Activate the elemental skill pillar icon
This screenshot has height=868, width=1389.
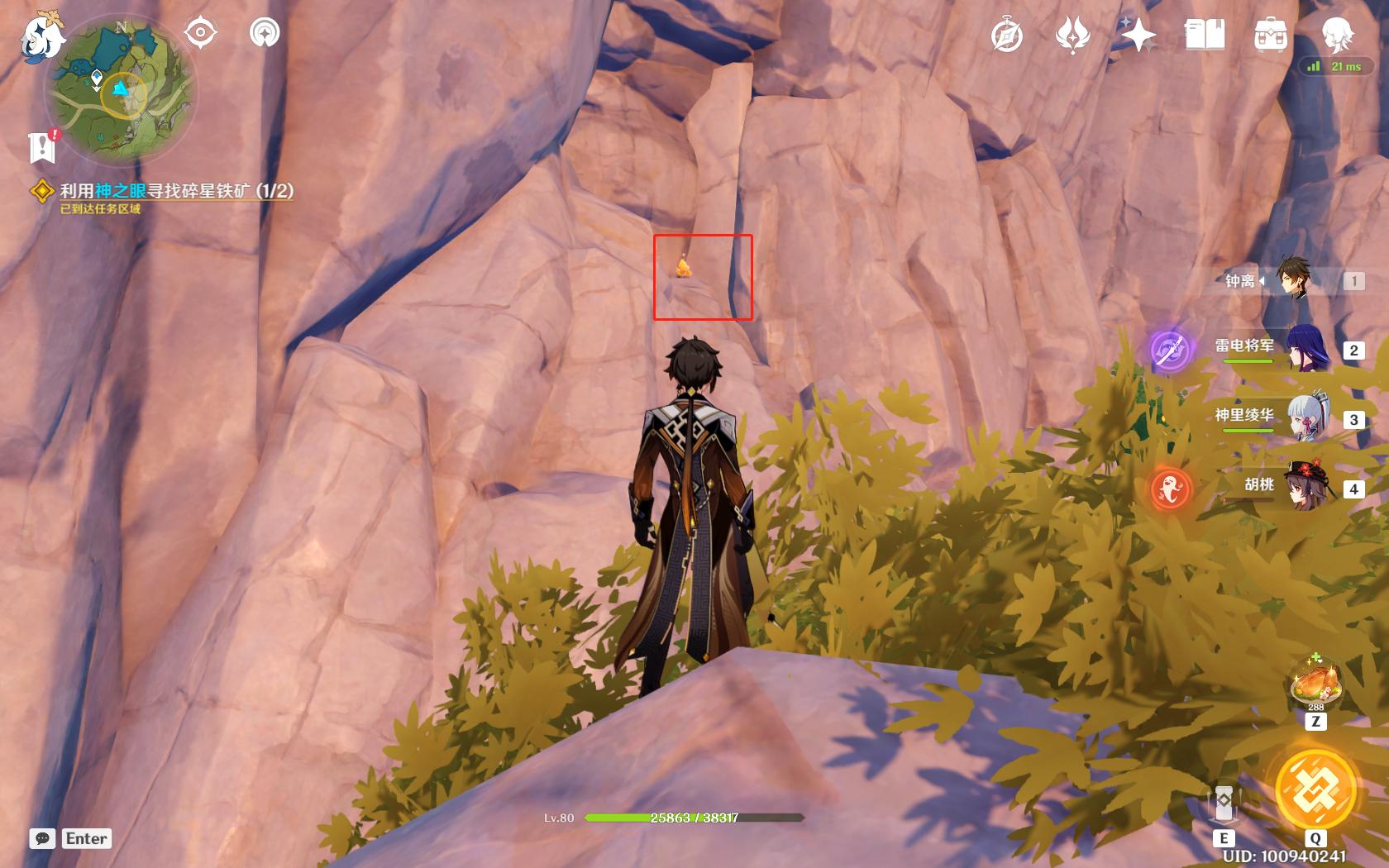tap(1224, 804)
